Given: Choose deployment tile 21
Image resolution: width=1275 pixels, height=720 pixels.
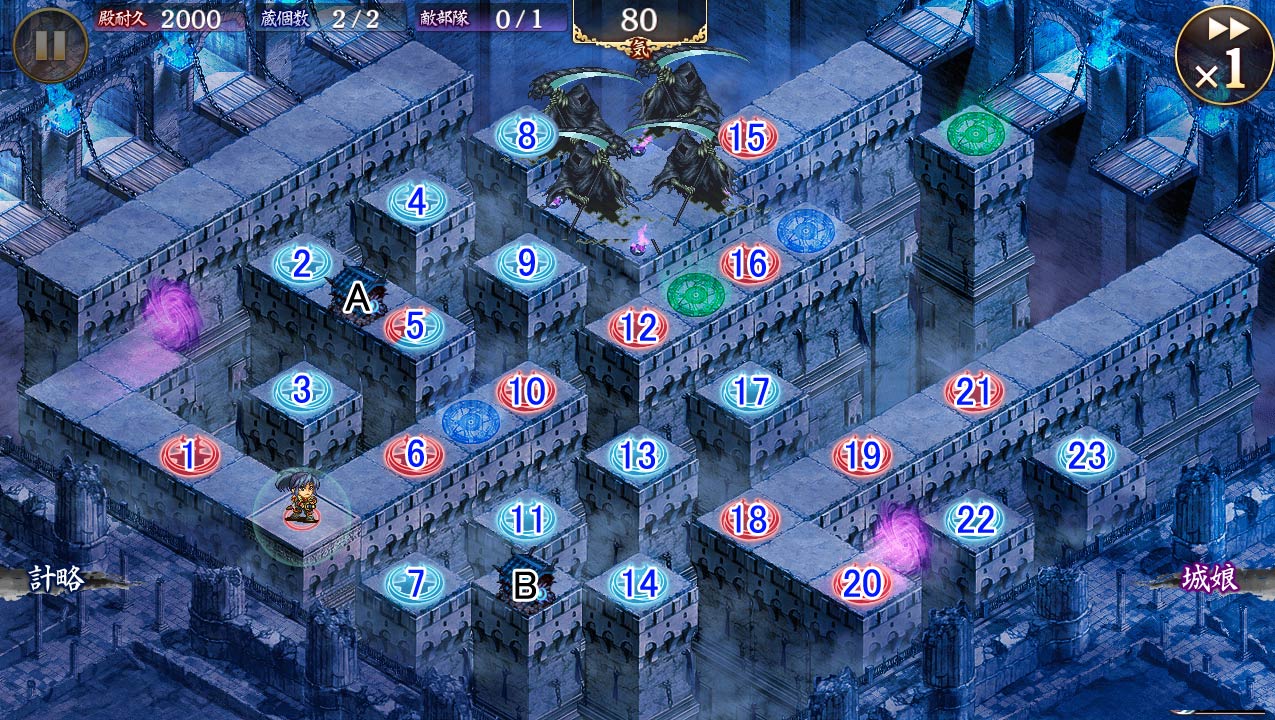Looking at the screenshot, I should point(973,392).
